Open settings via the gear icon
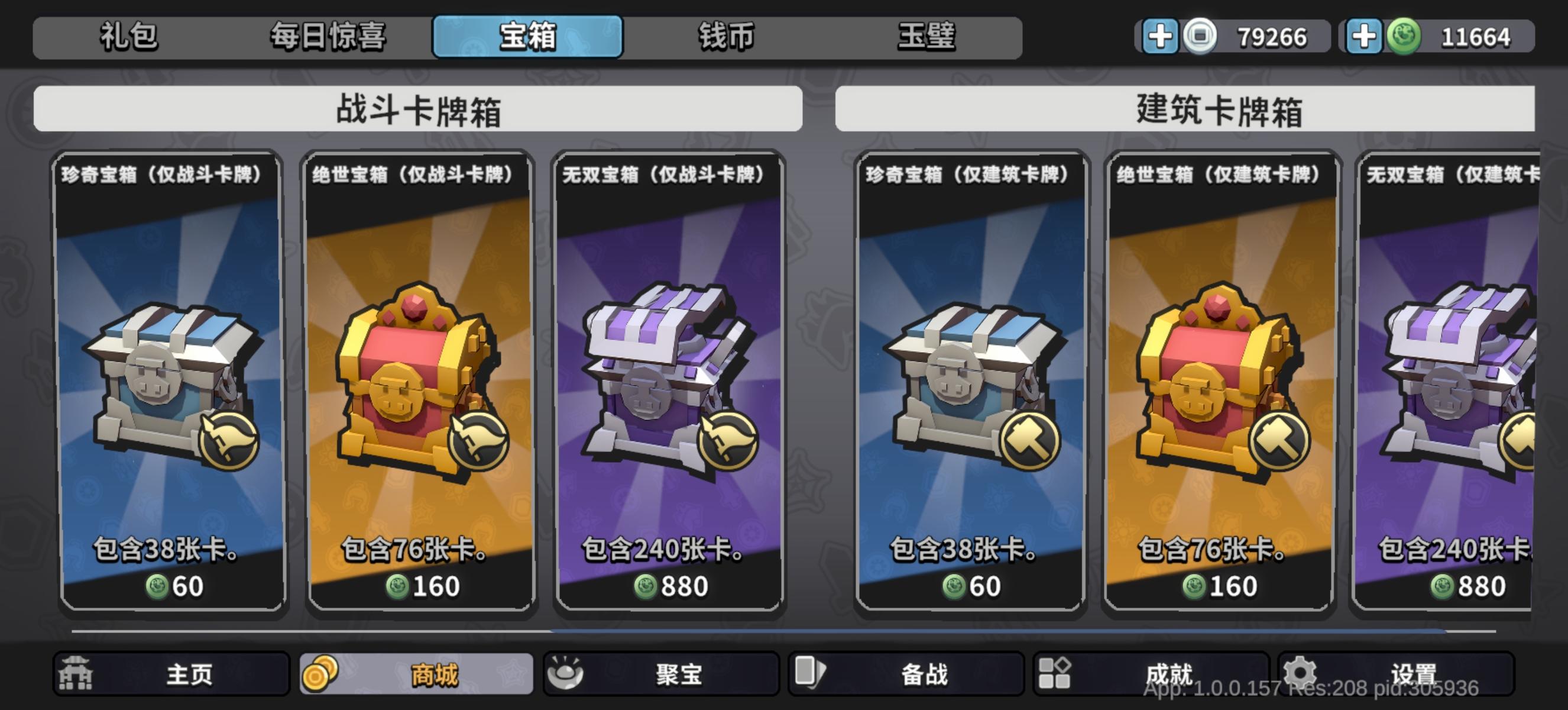 tap(1300, 672)
